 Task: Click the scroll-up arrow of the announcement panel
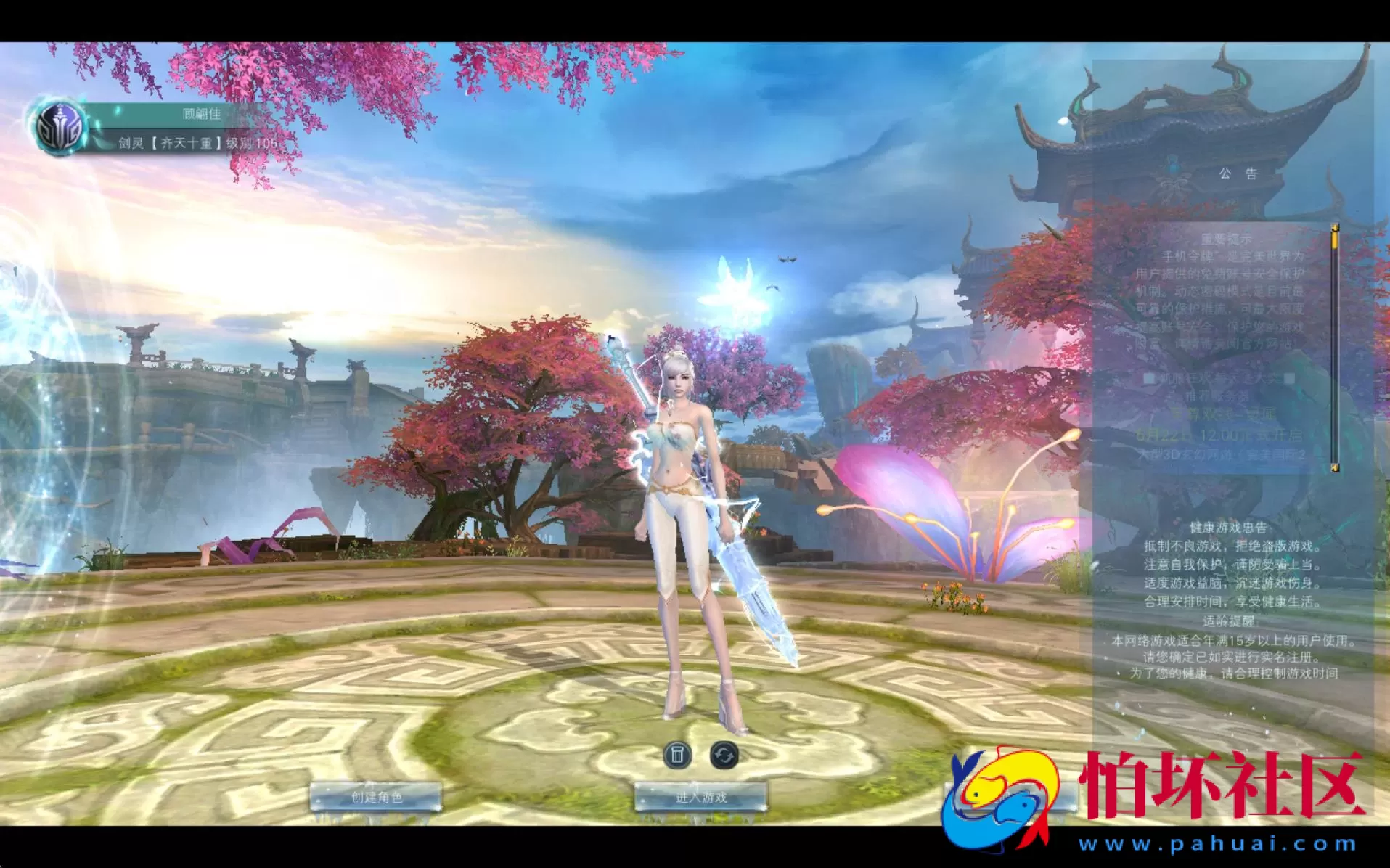1336,229
